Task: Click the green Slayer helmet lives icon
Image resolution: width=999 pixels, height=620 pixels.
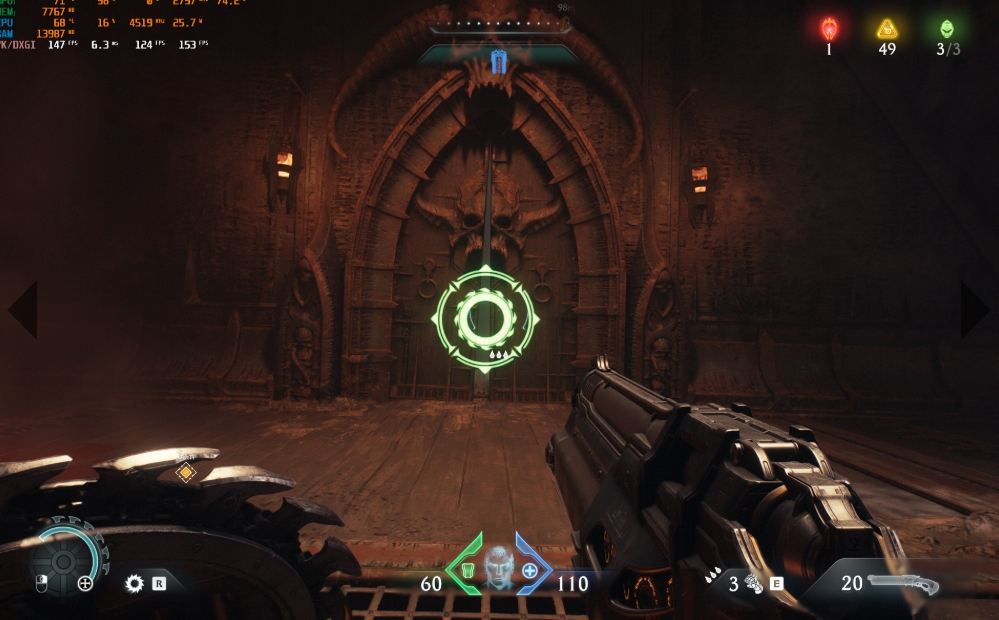Action: click(946, 29)
